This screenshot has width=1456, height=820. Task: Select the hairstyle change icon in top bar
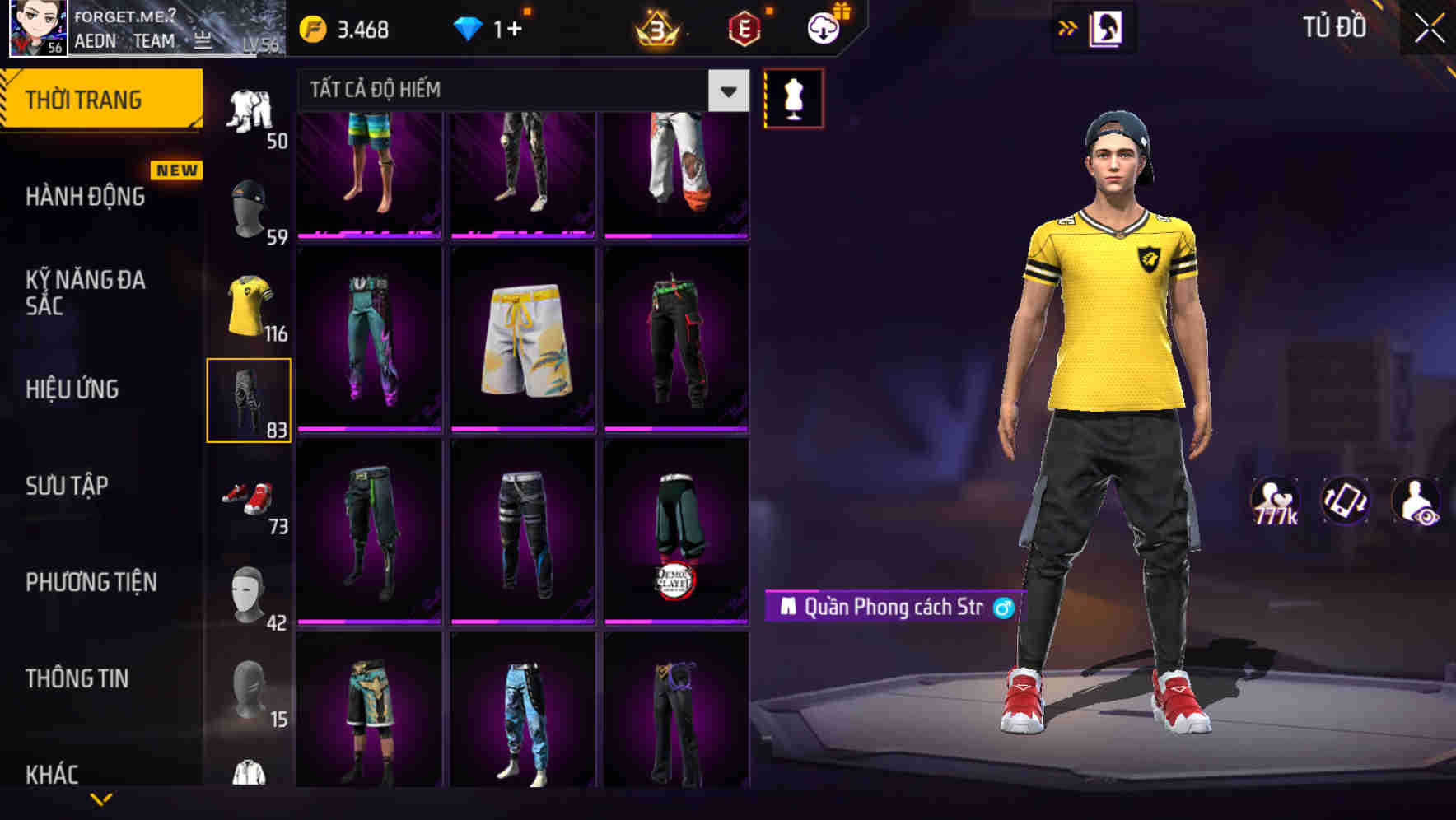1108,28
